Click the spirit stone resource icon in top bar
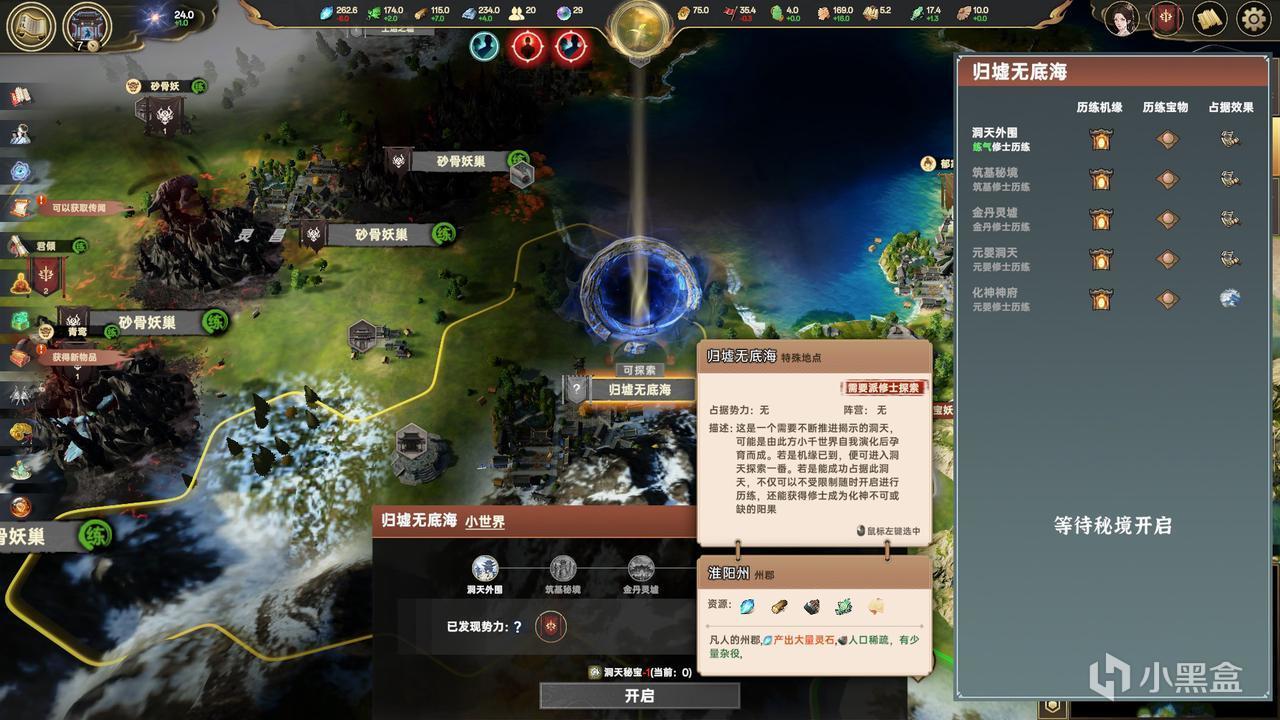Viewport: 1280px width, 720px height. click(325, 12)
